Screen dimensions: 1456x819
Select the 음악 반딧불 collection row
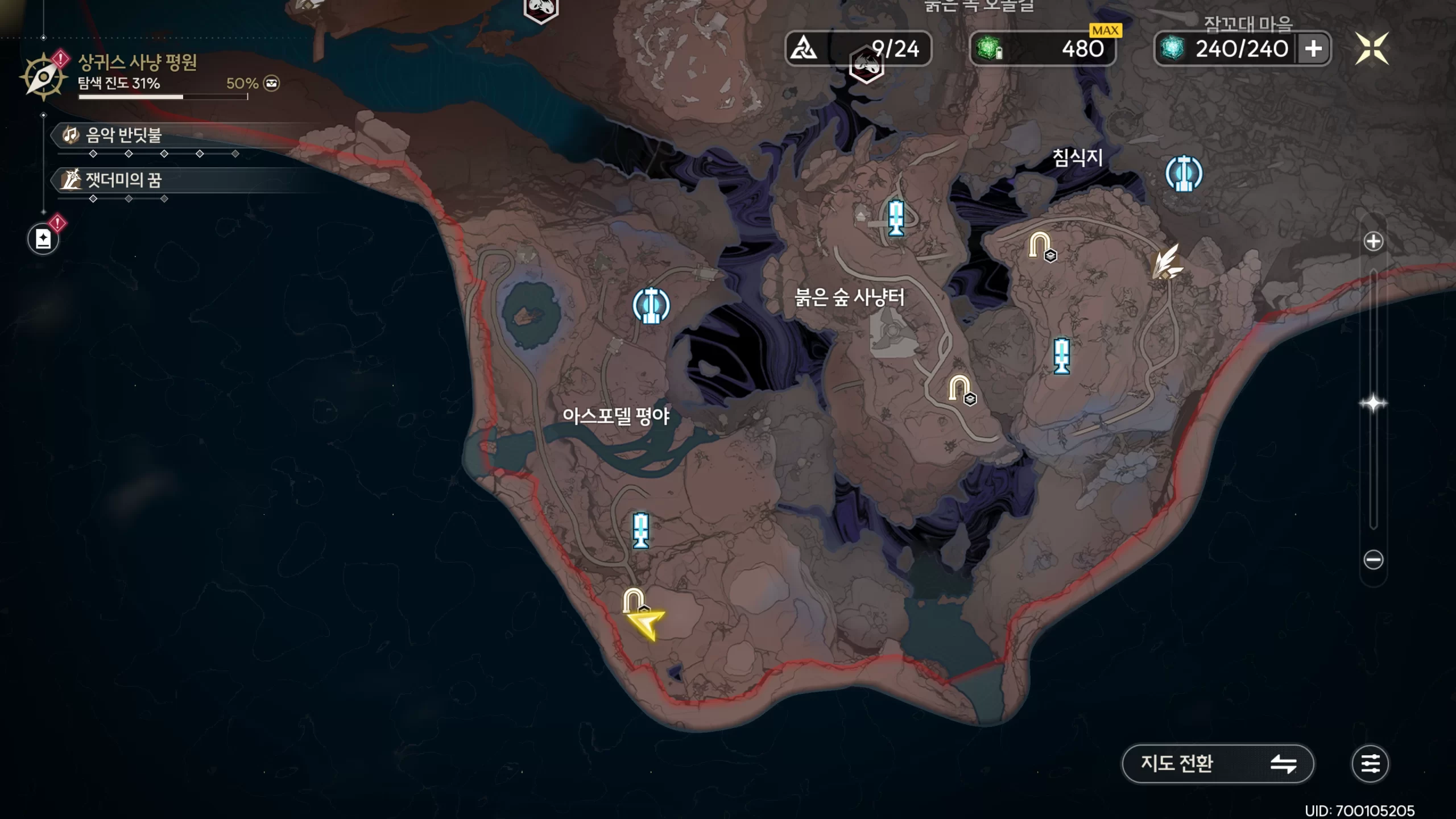pyautogui.click(x=123, y=135)
